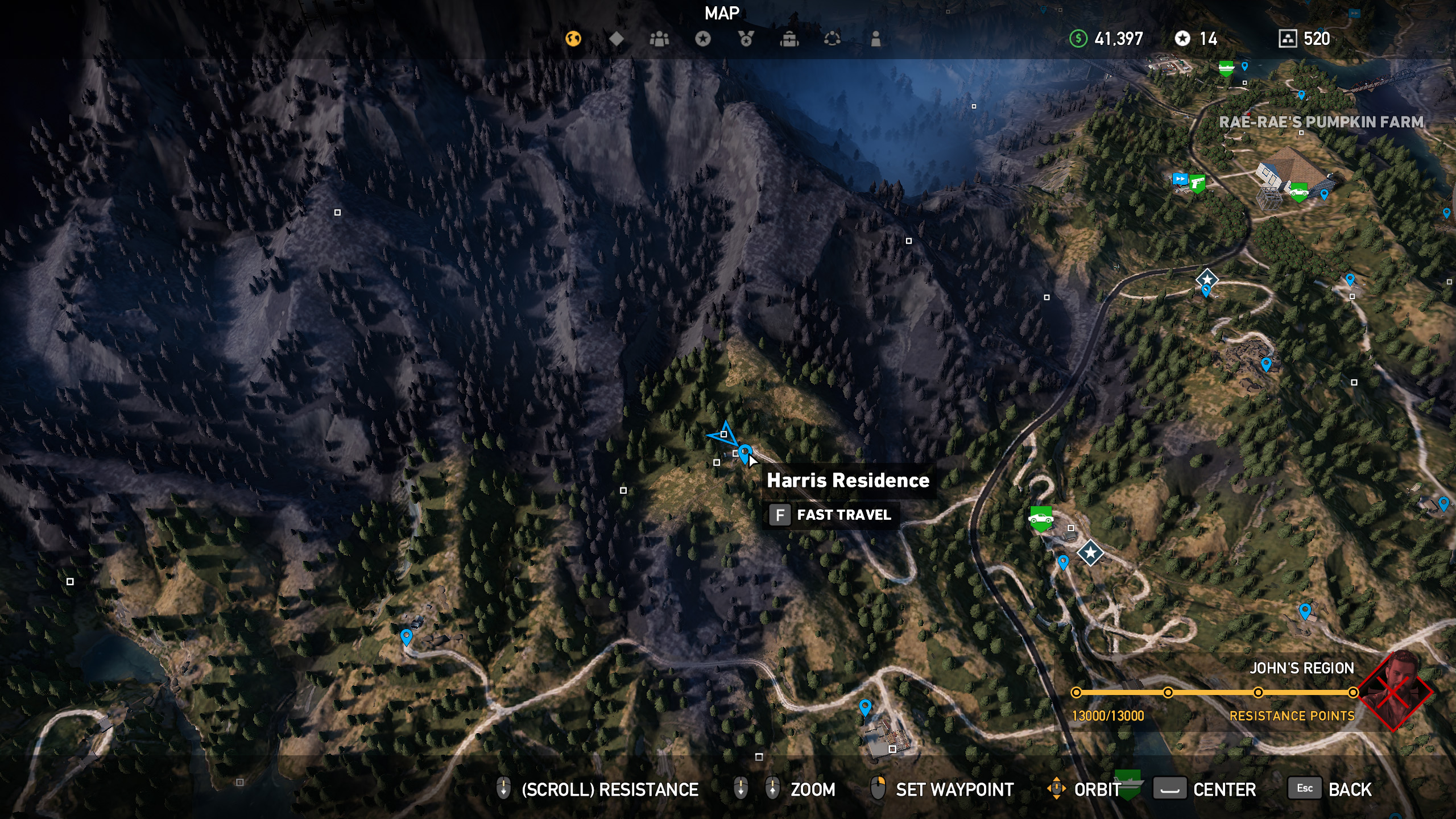Switch to the medal tab
1456x819 pixels.
pyautogui.click(x=746, y=39)
